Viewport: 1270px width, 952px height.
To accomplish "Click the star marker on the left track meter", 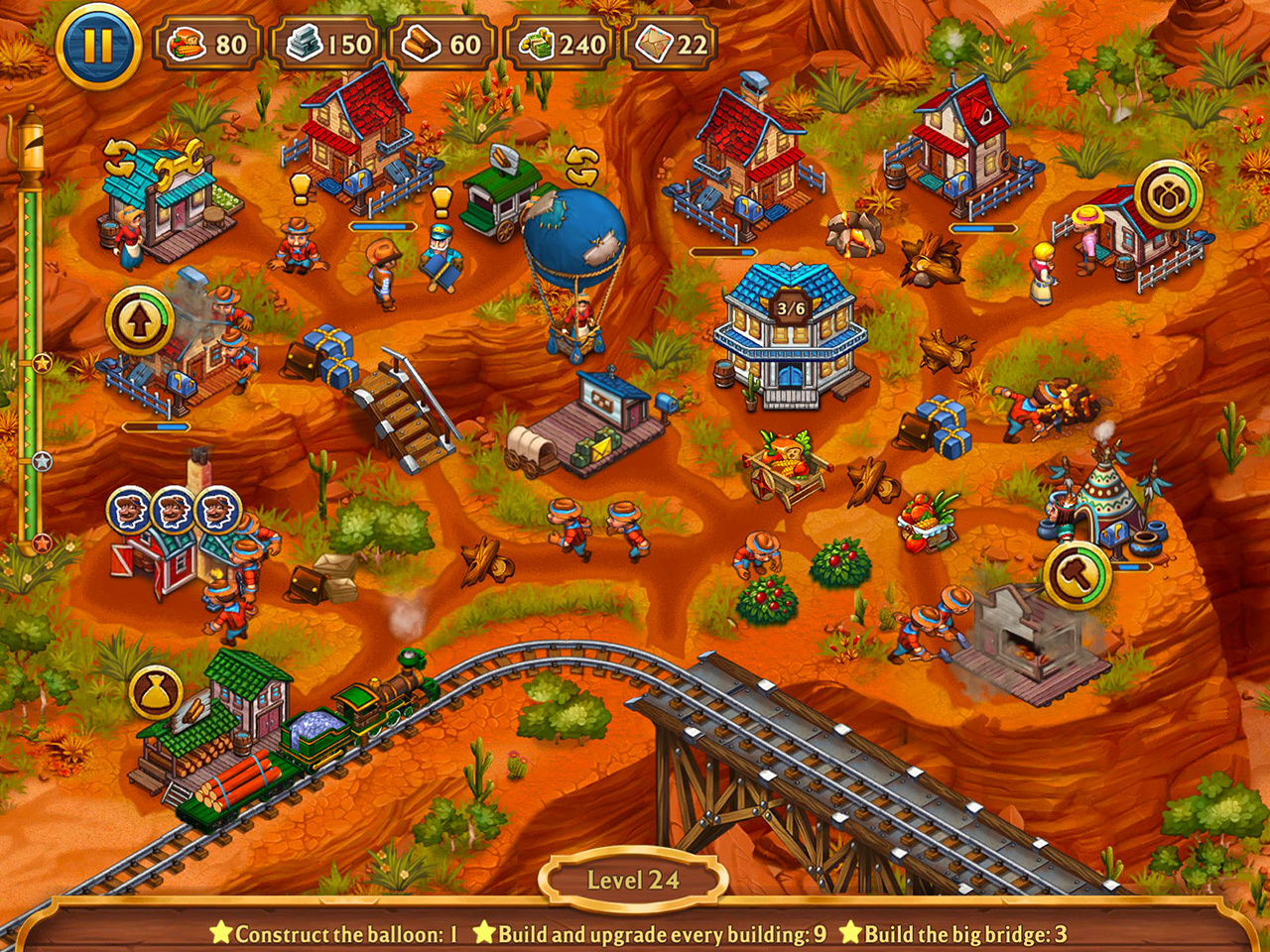I will point(42,362).
